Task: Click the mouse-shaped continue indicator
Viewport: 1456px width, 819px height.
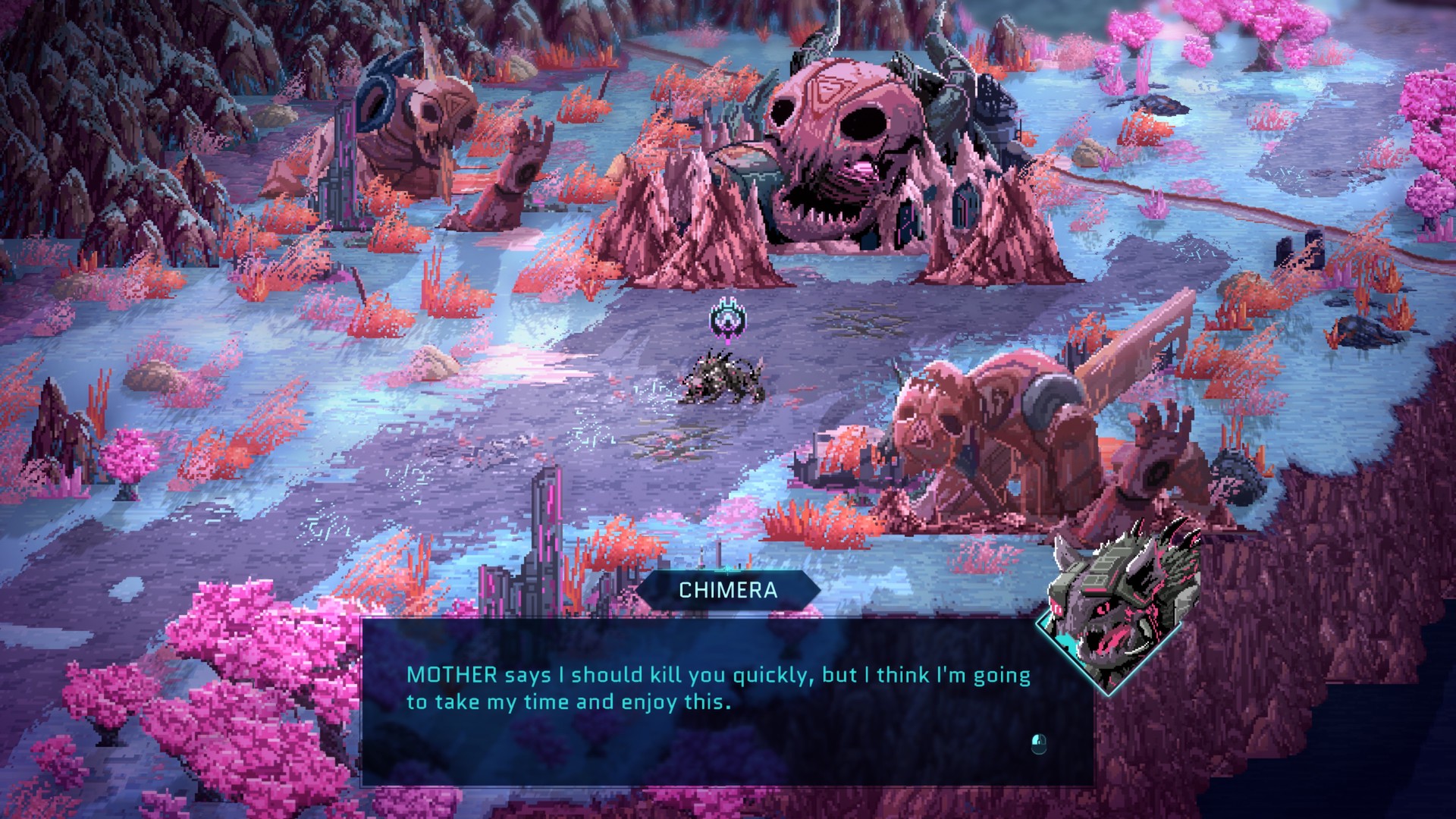Action: coord(1039,743)
